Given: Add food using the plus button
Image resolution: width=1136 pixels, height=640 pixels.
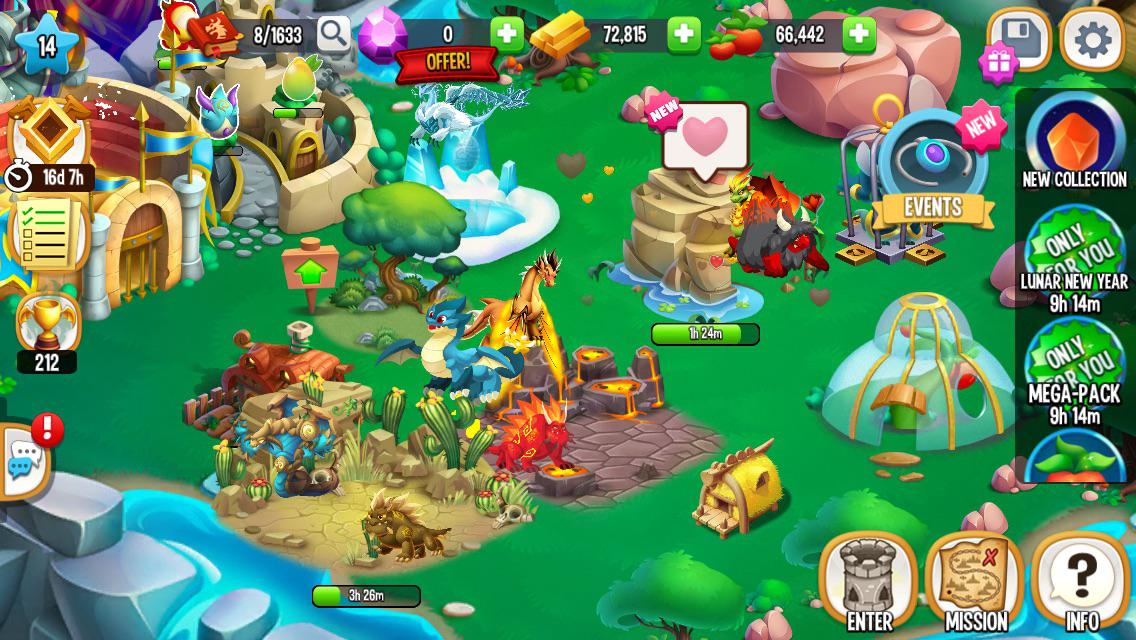Looking at the screenshot, I should tap(859, 35).
